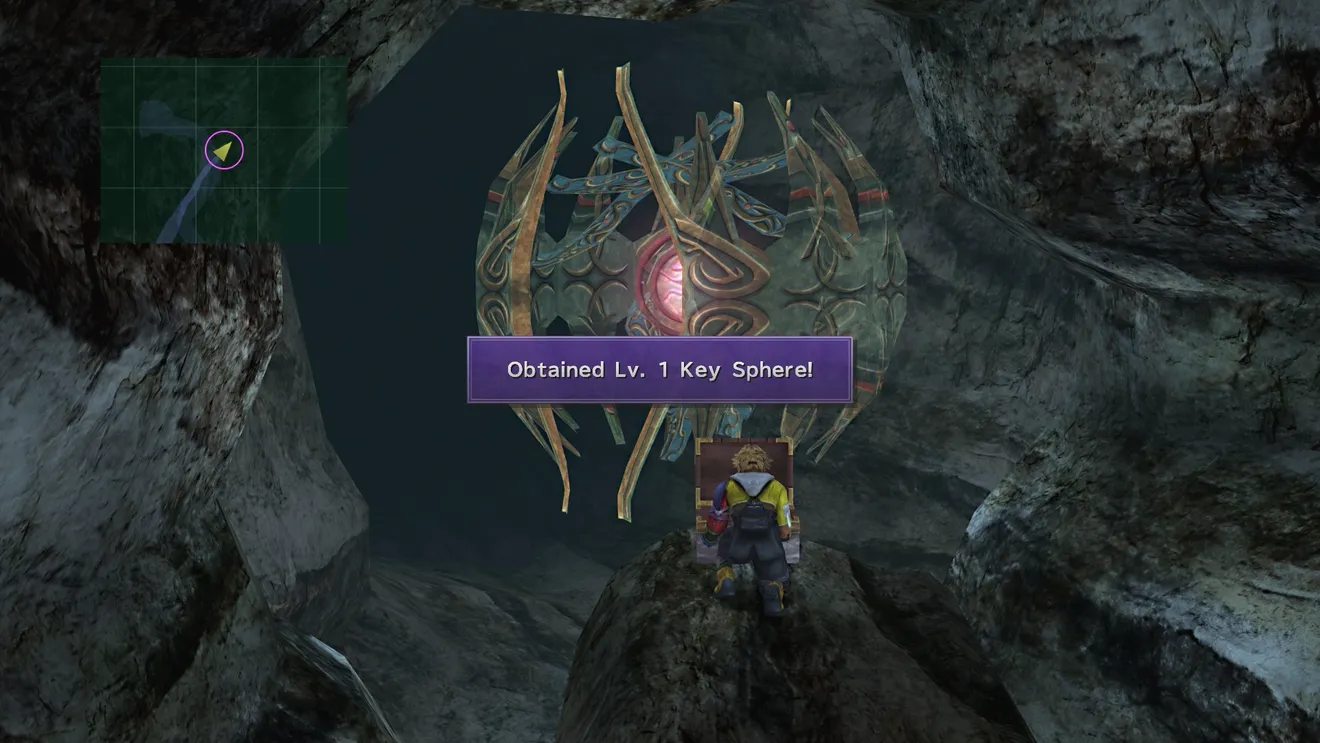This screenshot has width=1320, height=743.
Task: Click the minimap in the corner
Action: [x=224, y=150]
